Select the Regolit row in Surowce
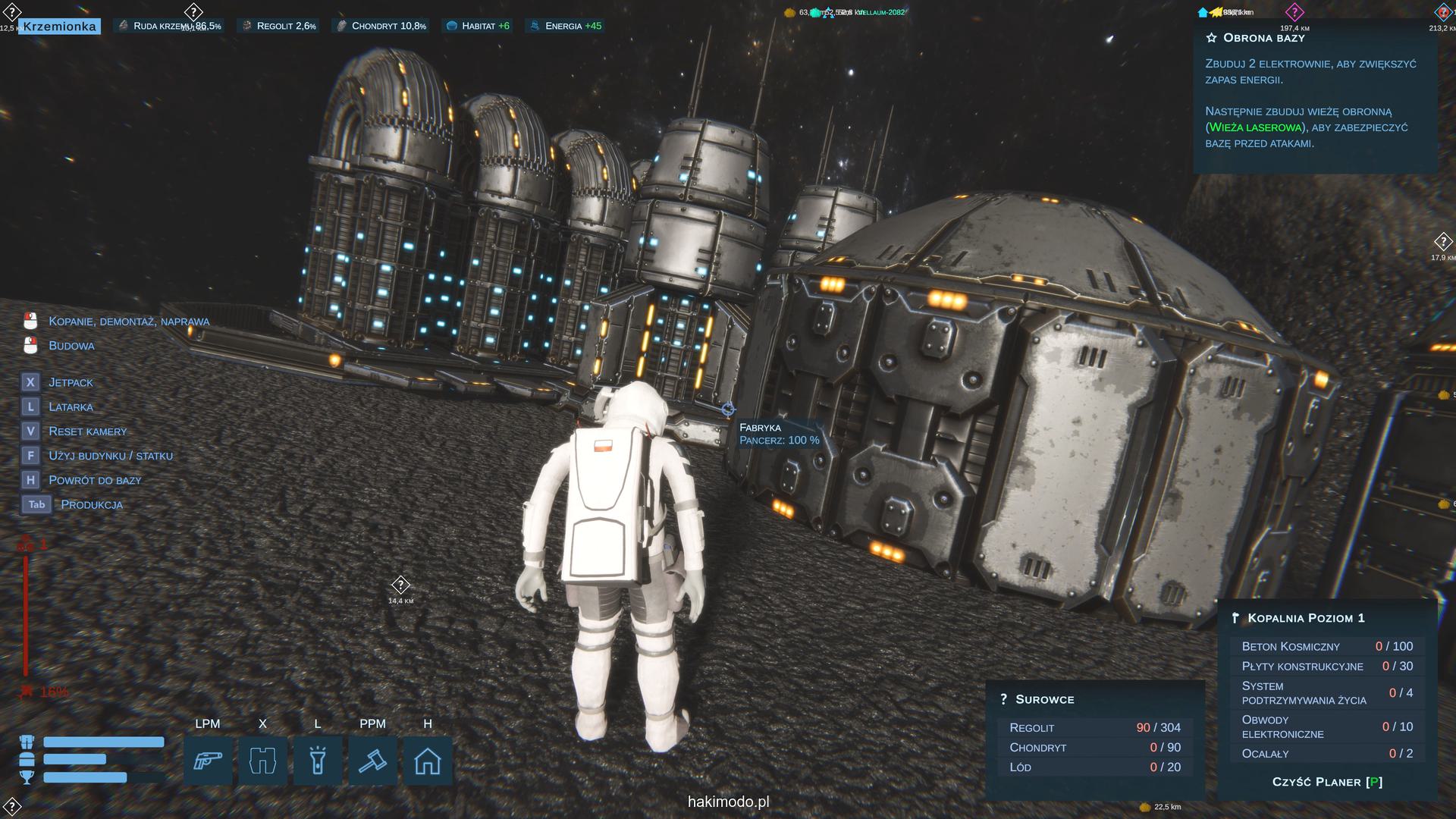Viewport: 1456px width, 819px height. pyautogui.click(x=1094, y=727)
